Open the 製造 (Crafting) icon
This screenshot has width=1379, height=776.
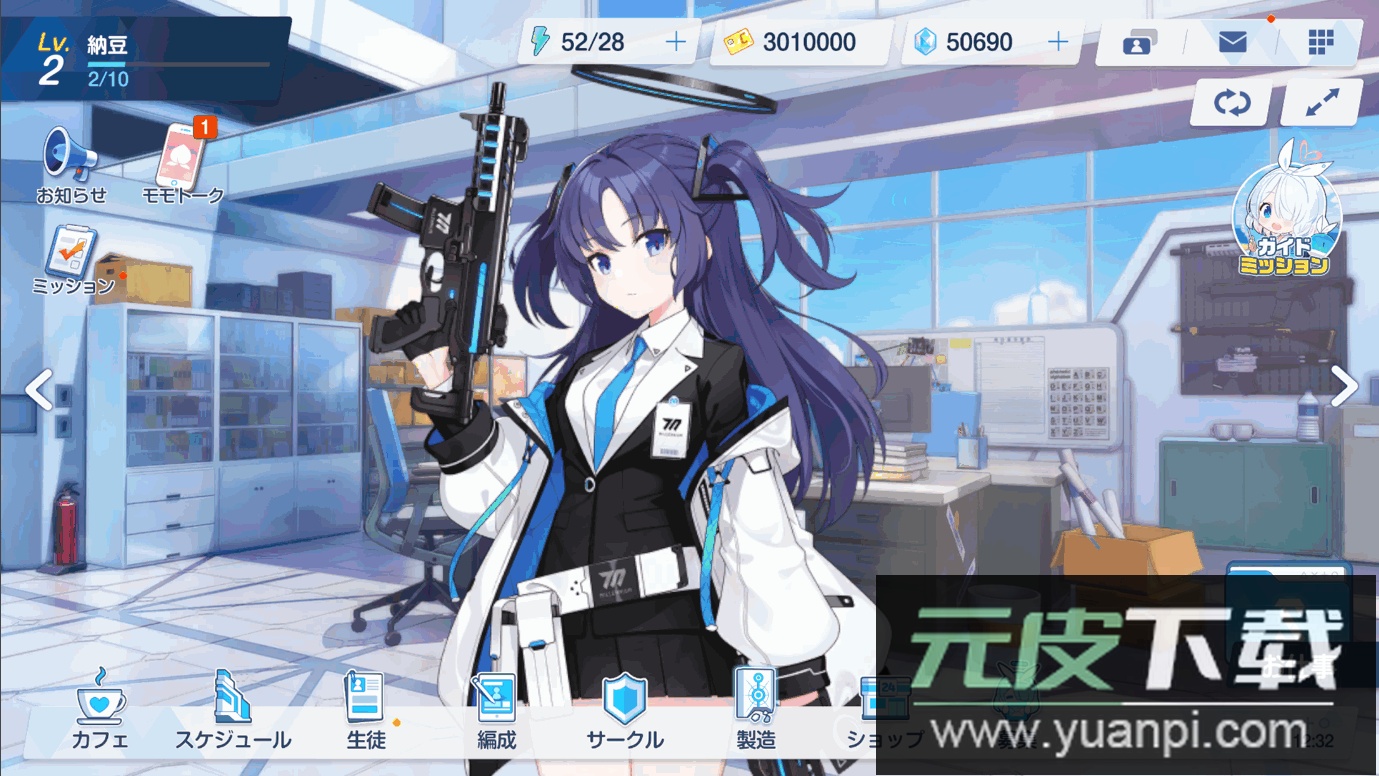tap(756, 710)
